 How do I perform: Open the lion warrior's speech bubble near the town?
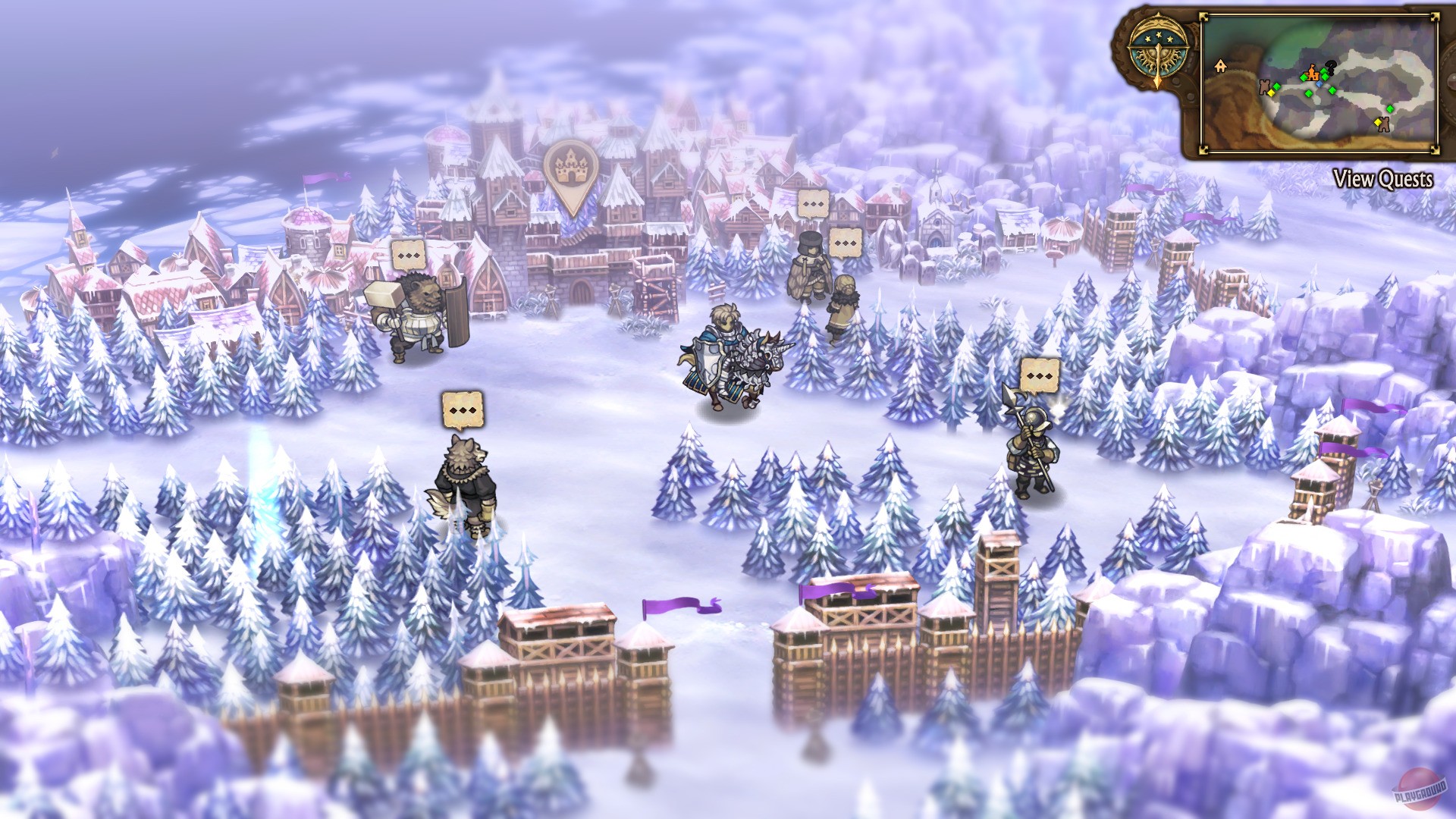[x=410, y=254]
